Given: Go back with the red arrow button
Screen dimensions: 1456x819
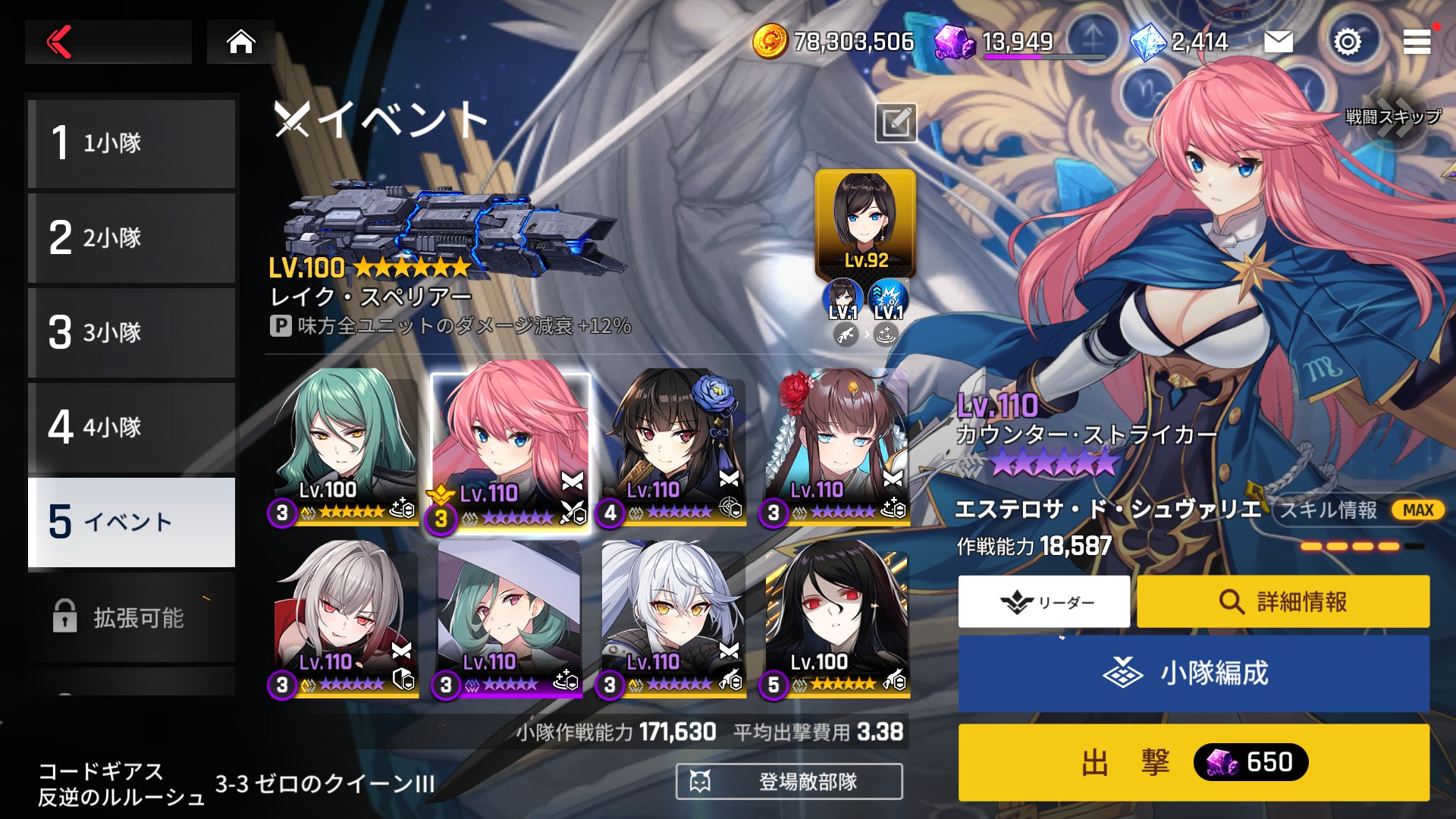Looking at the screenshot, I should click(x=61, y=42).
